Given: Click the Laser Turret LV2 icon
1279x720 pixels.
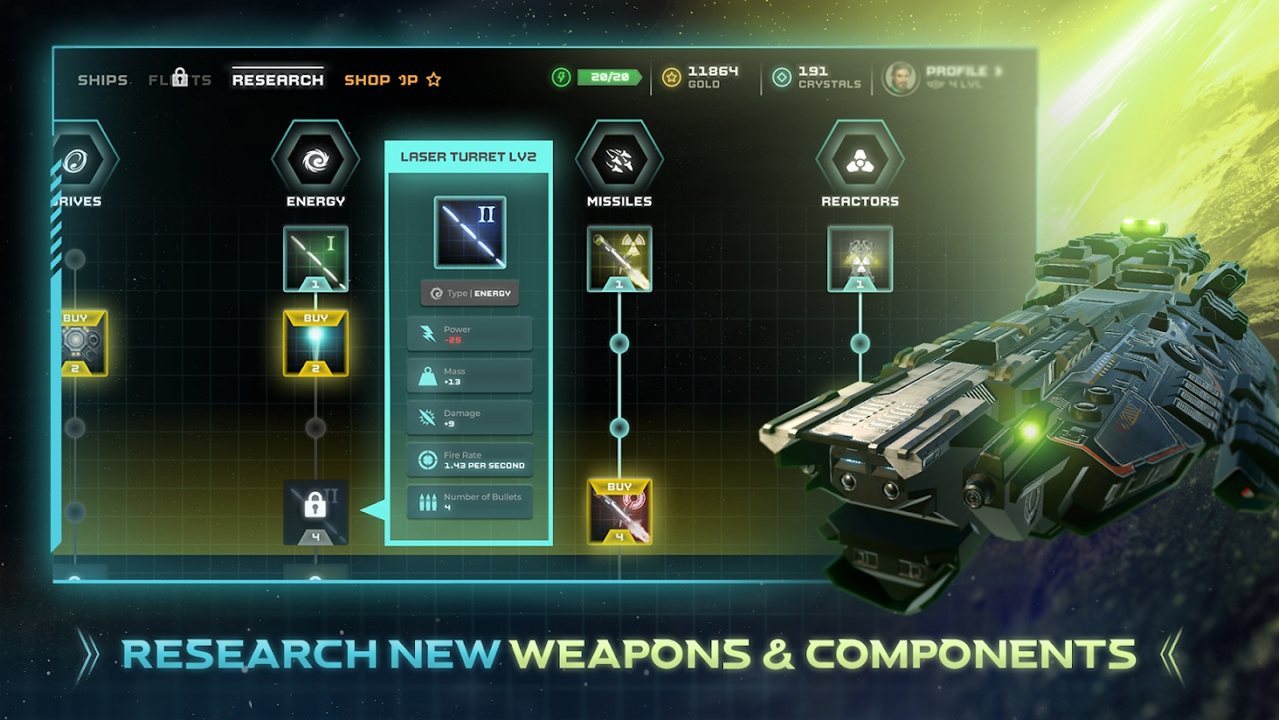Looking at the screenshot, I should (469, 232).
